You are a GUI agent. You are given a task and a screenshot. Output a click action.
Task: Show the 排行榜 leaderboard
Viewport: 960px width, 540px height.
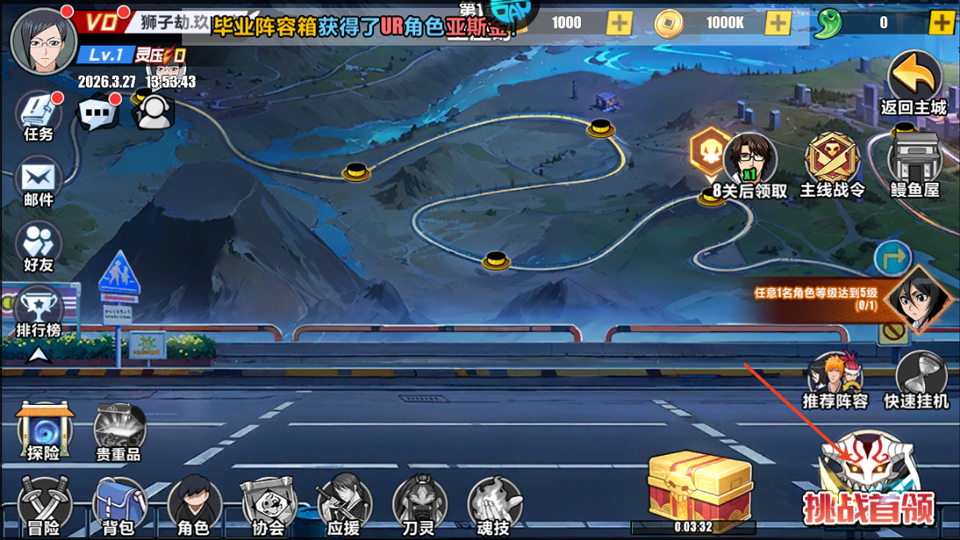(x=40, y=309)
